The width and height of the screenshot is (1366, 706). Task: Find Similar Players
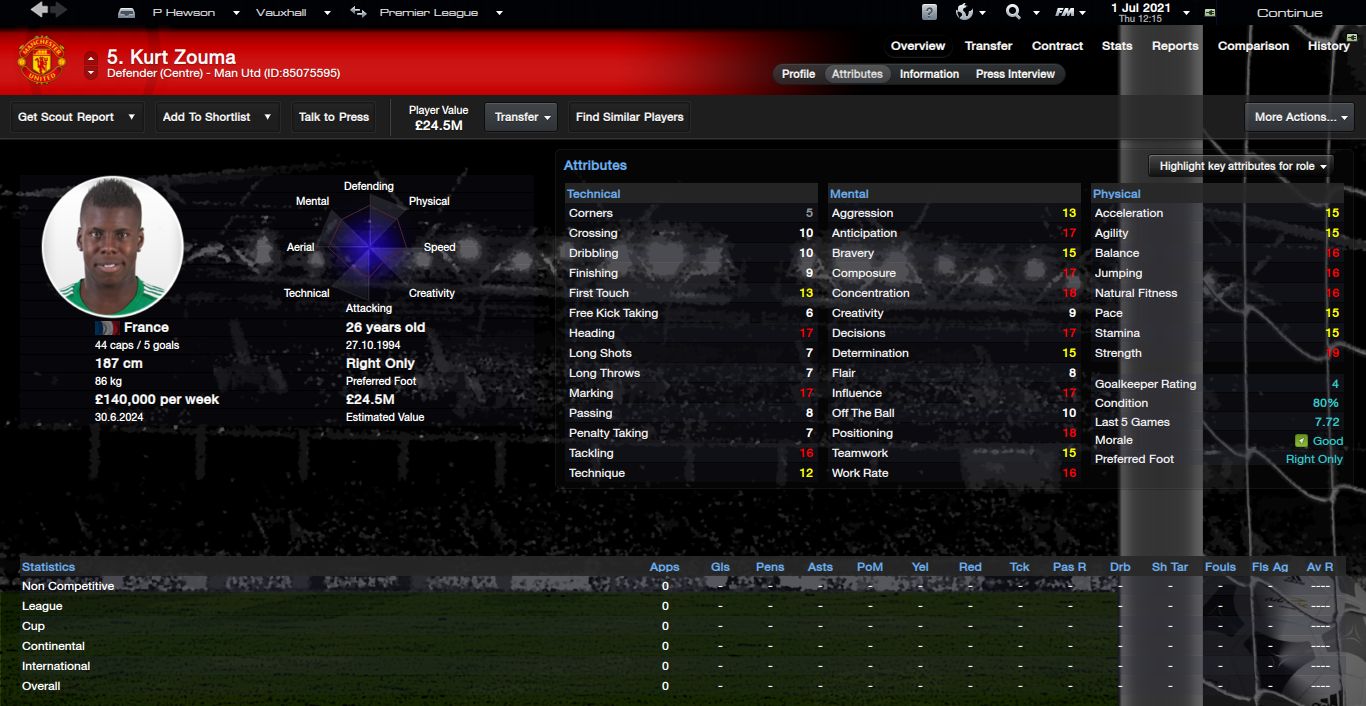click(629, 117)
